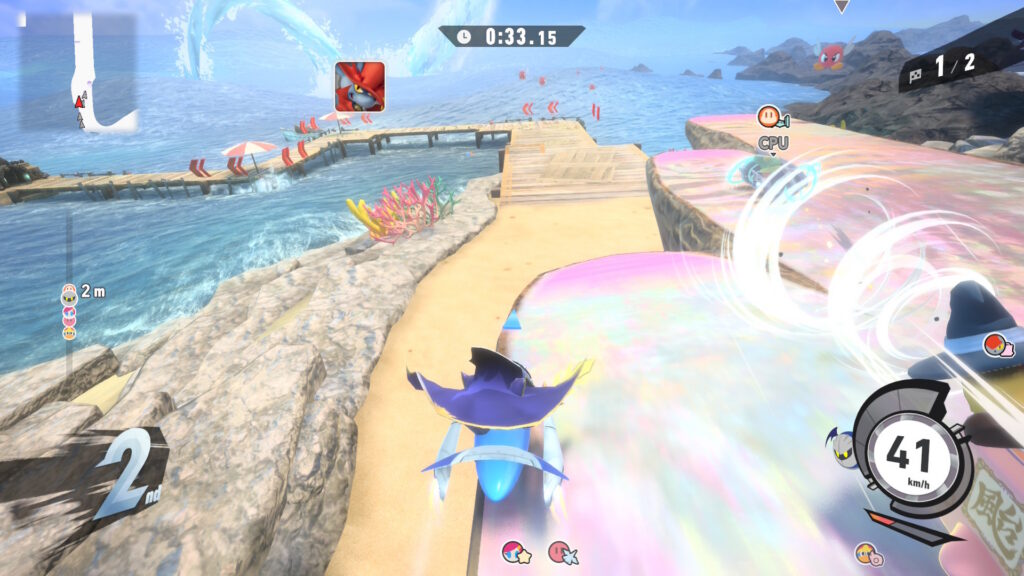Click the racer gap tracker icons
This screenshot has width=1024, height=576.
click(69, 311)
